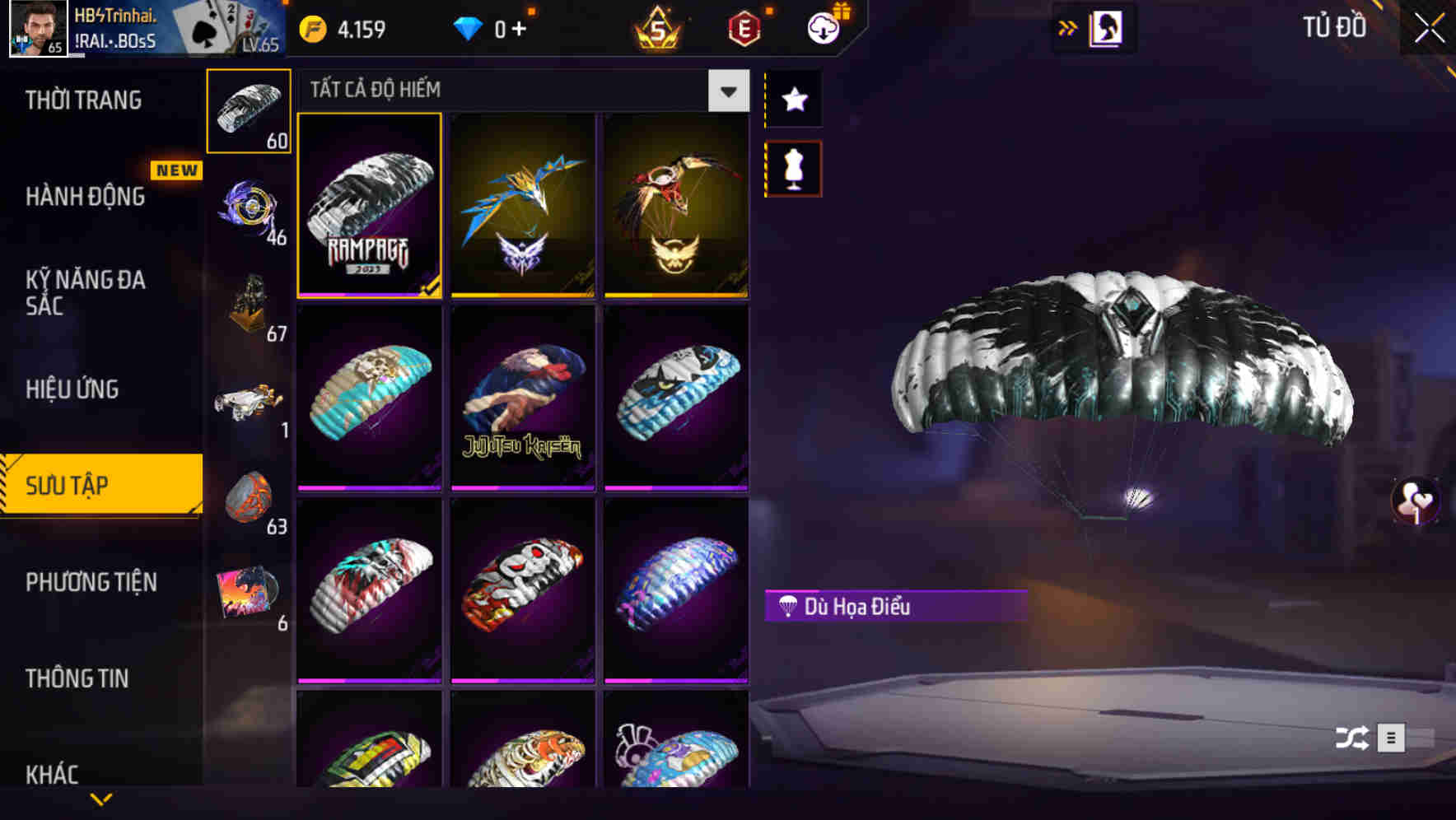
Task: Click the shuffle icon near the bottom right
Action: tap(1352, 738)
